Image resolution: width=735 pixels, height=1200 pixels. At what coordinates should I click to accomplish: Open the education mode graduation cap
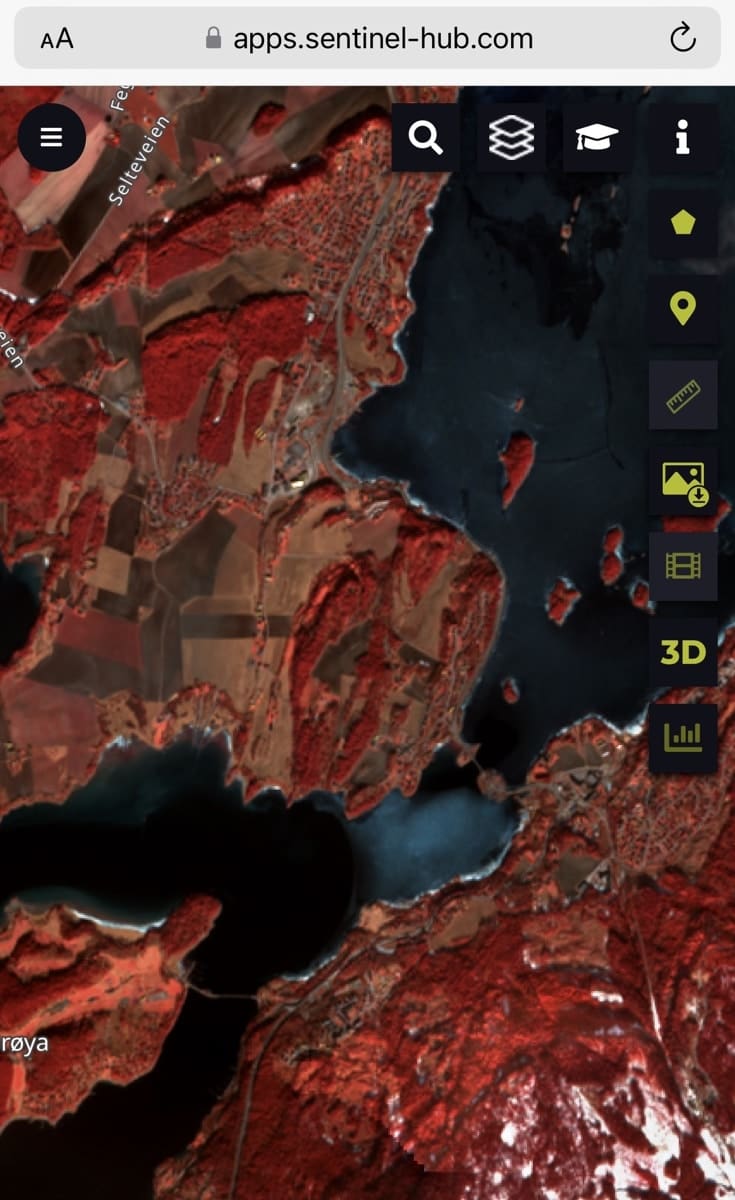597,138
